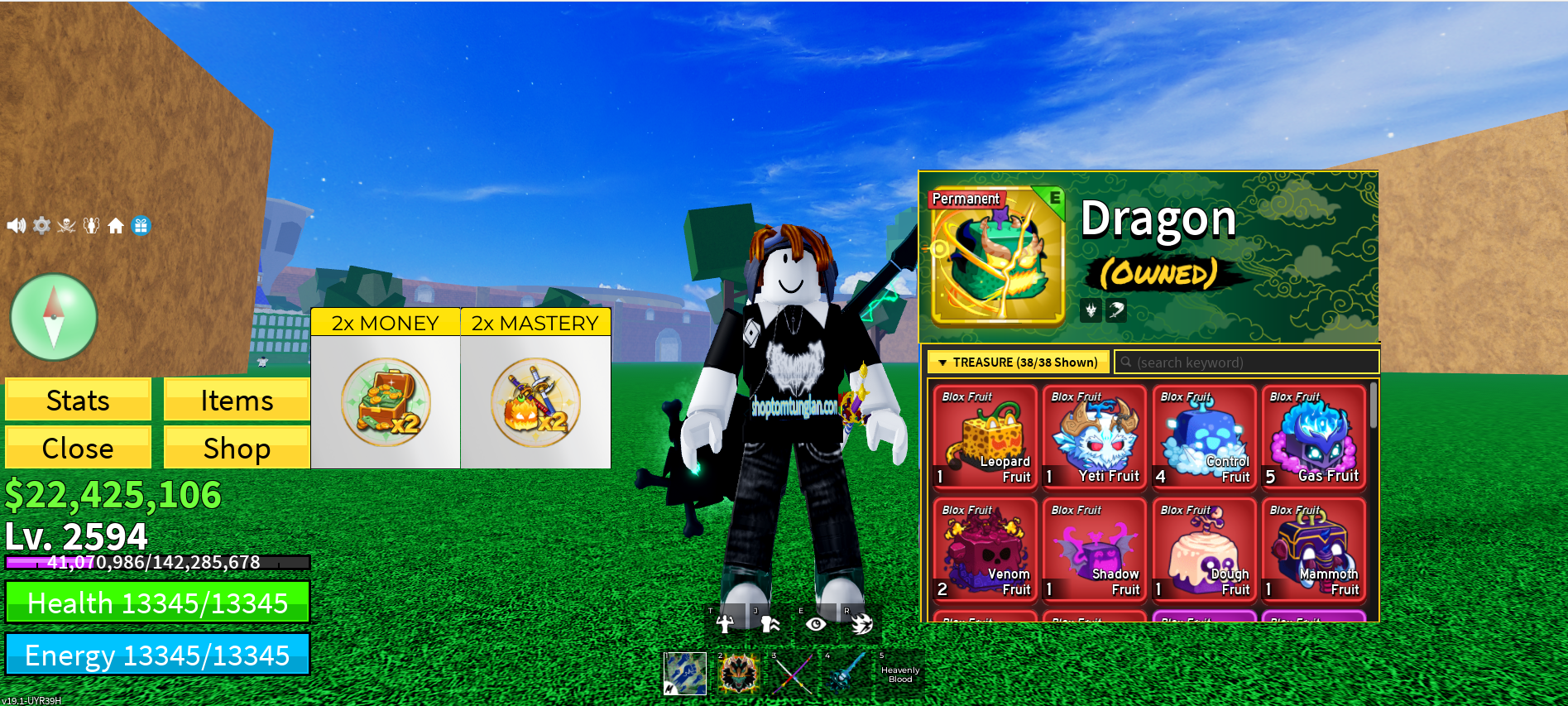Activate the eye ability bound to E
The height and width of the screenshot is (706, 1568).
[816, 622]
